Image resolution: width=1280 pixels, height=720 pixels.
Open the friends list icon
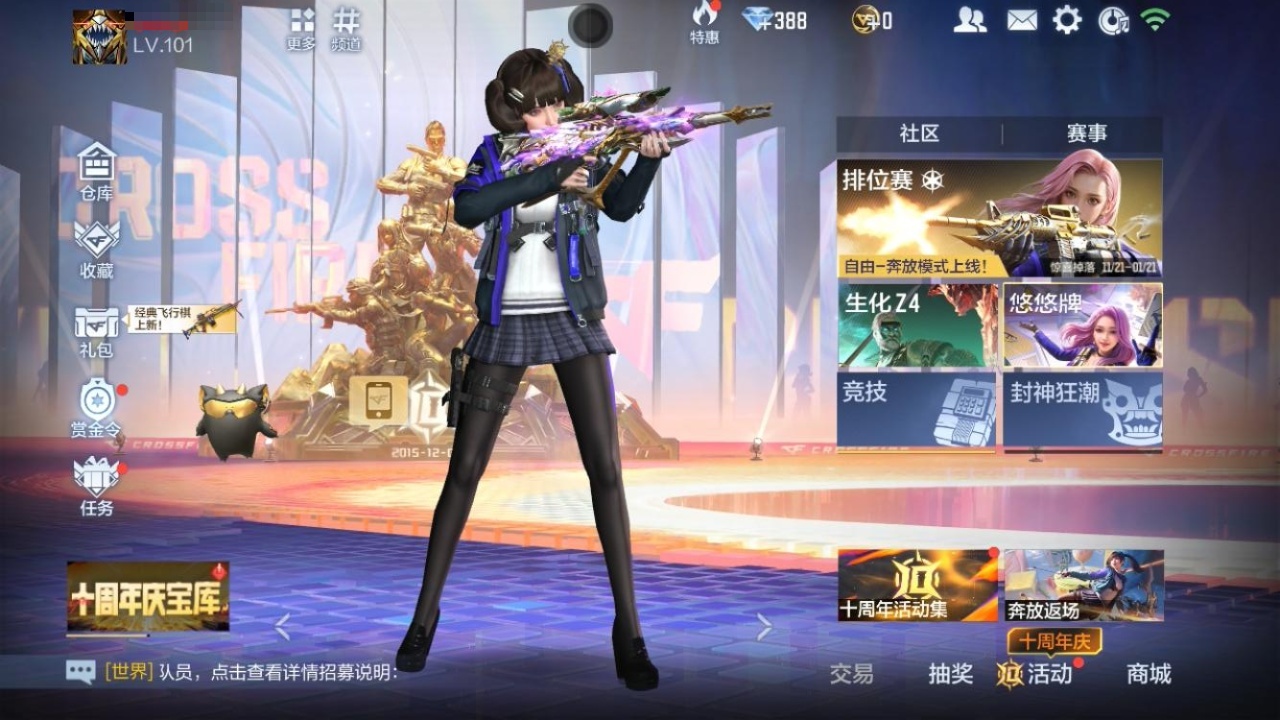click(x=969, y=20)
